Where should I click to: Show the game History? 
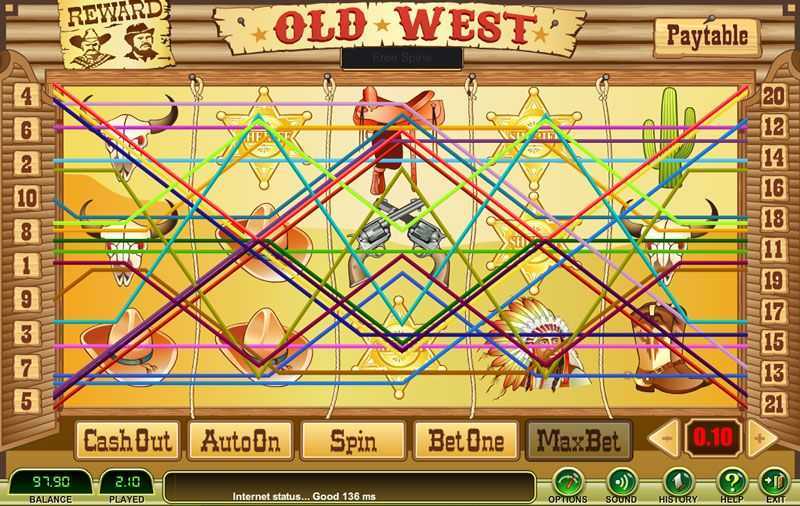click(678, 481)
